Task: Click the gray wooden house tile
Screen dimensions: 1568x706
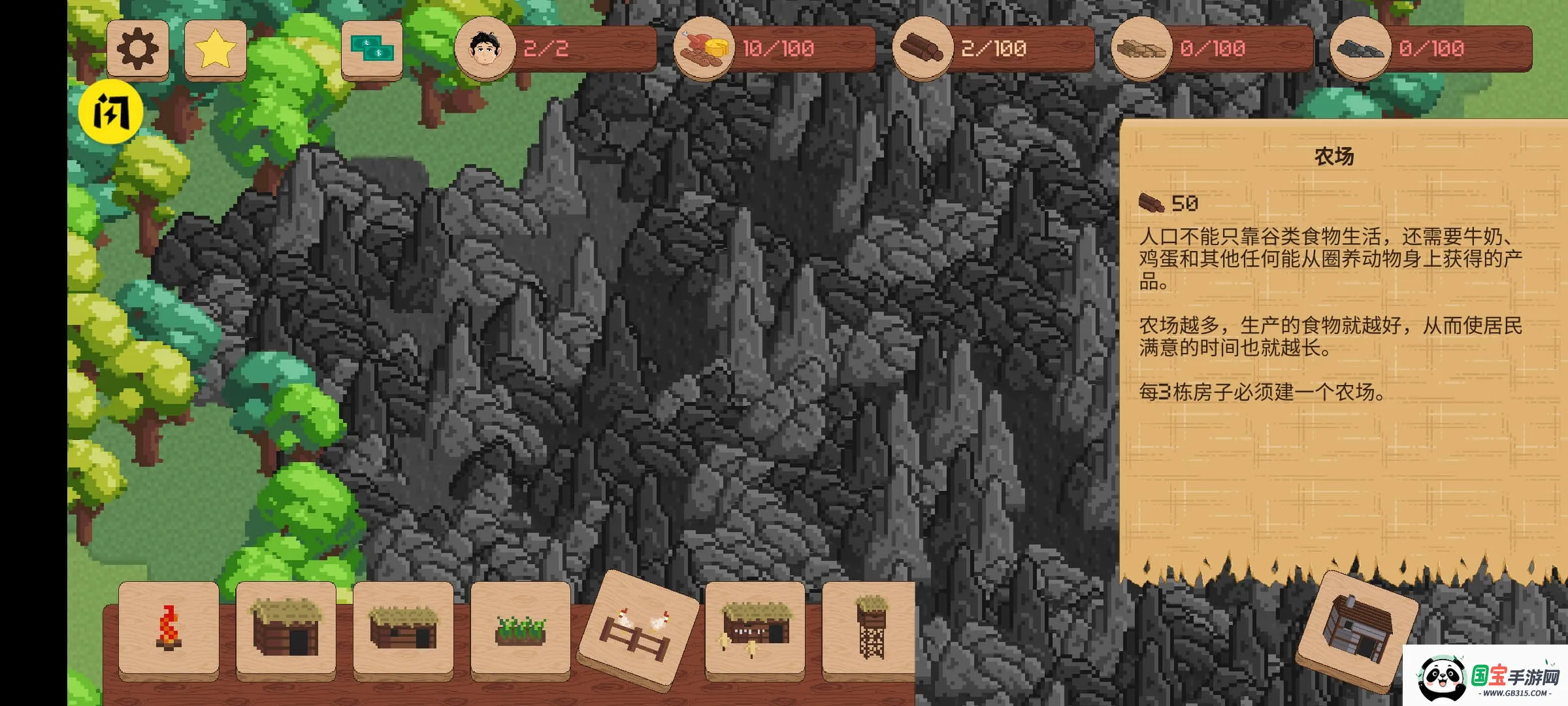Action: (1357, 629)
